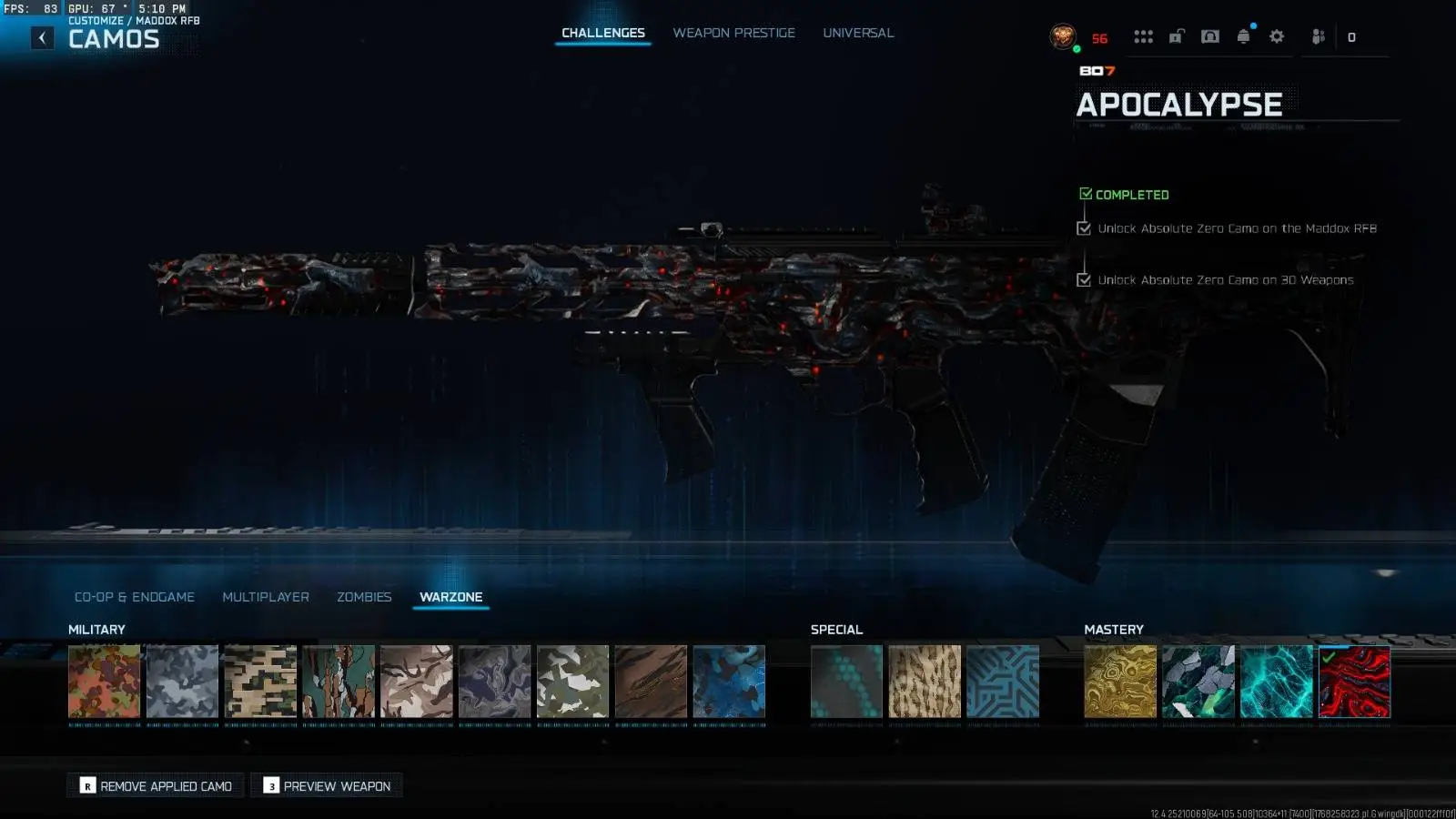Check notifications via the bell icon
Image resolution: width=1456 pixels, height=819 pixels.
click(x=1243, y=36)
